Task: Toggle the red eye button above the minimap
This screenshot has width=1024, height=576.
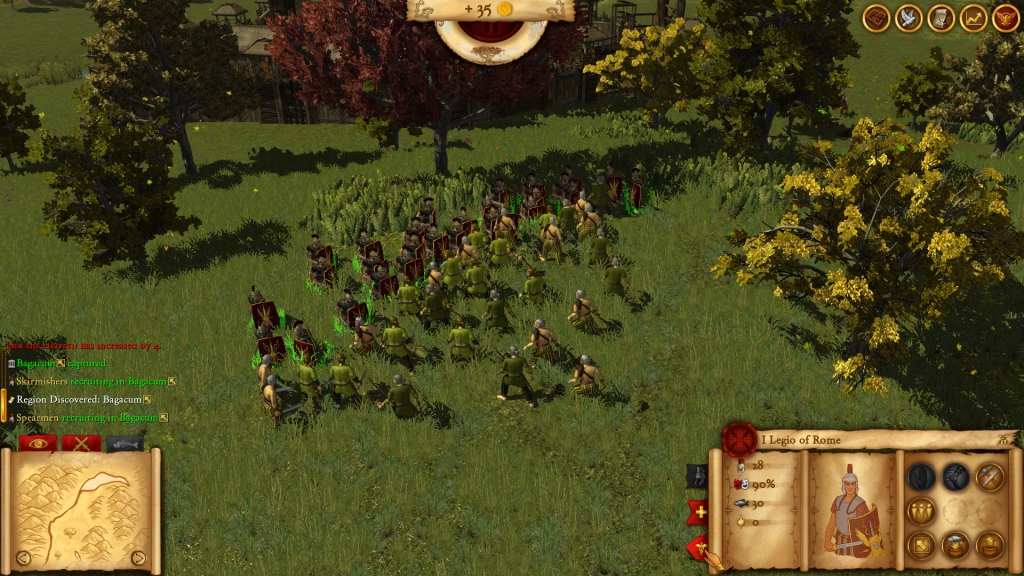Action: 38,443
